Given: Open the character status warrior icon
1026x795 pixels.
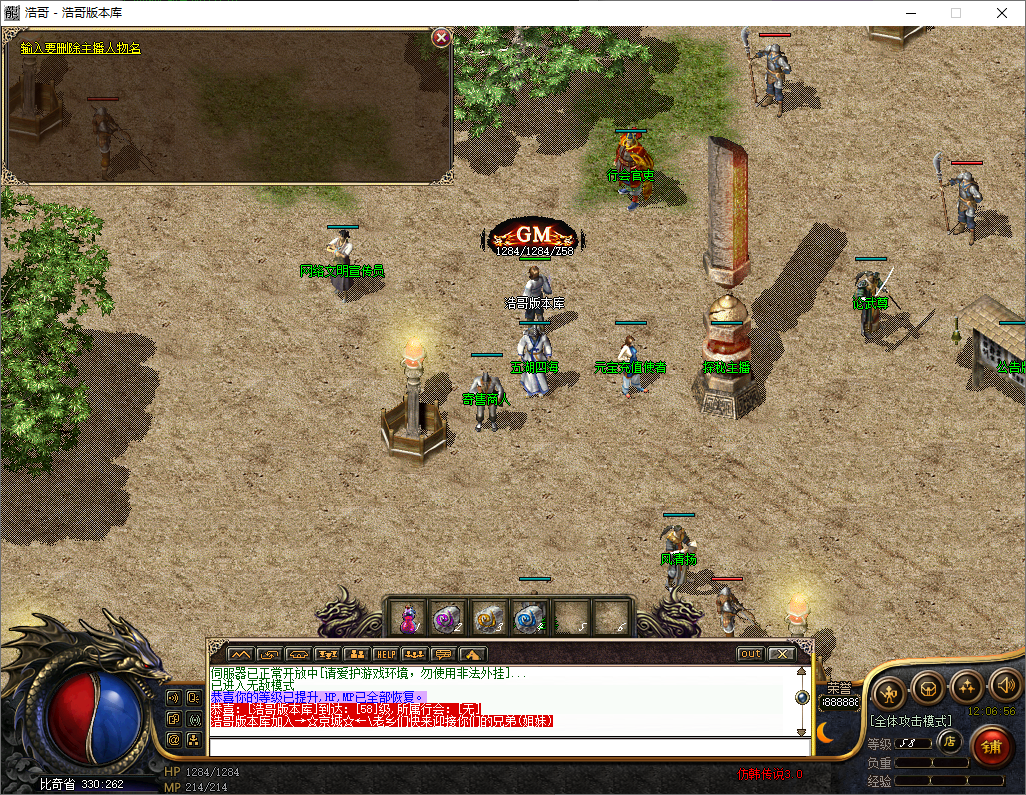Looking at the screenshot, I should point(889,689).
